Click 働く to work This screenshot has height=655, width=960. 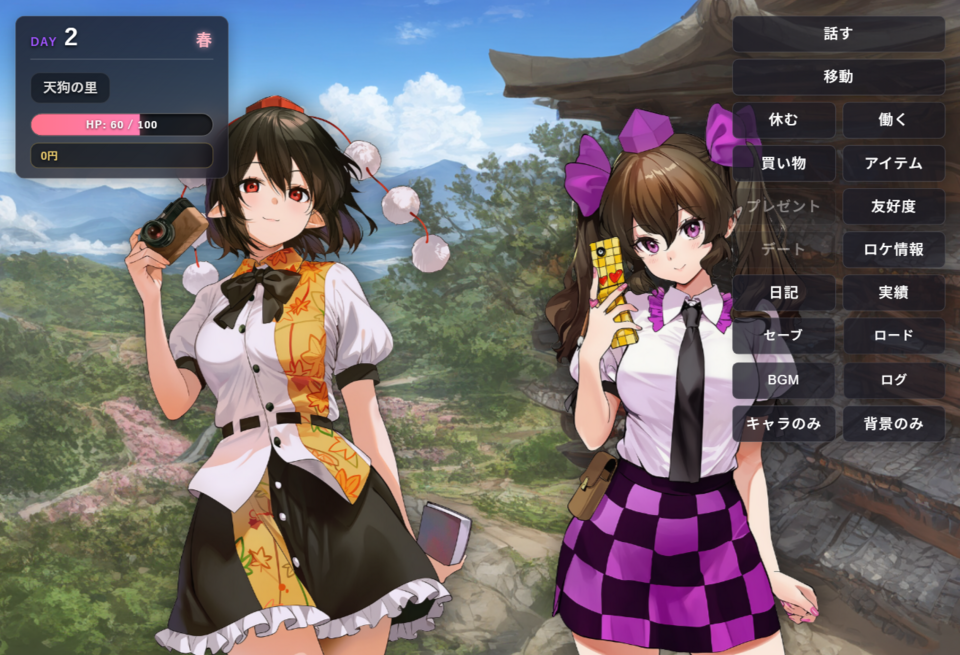(893, 120)
